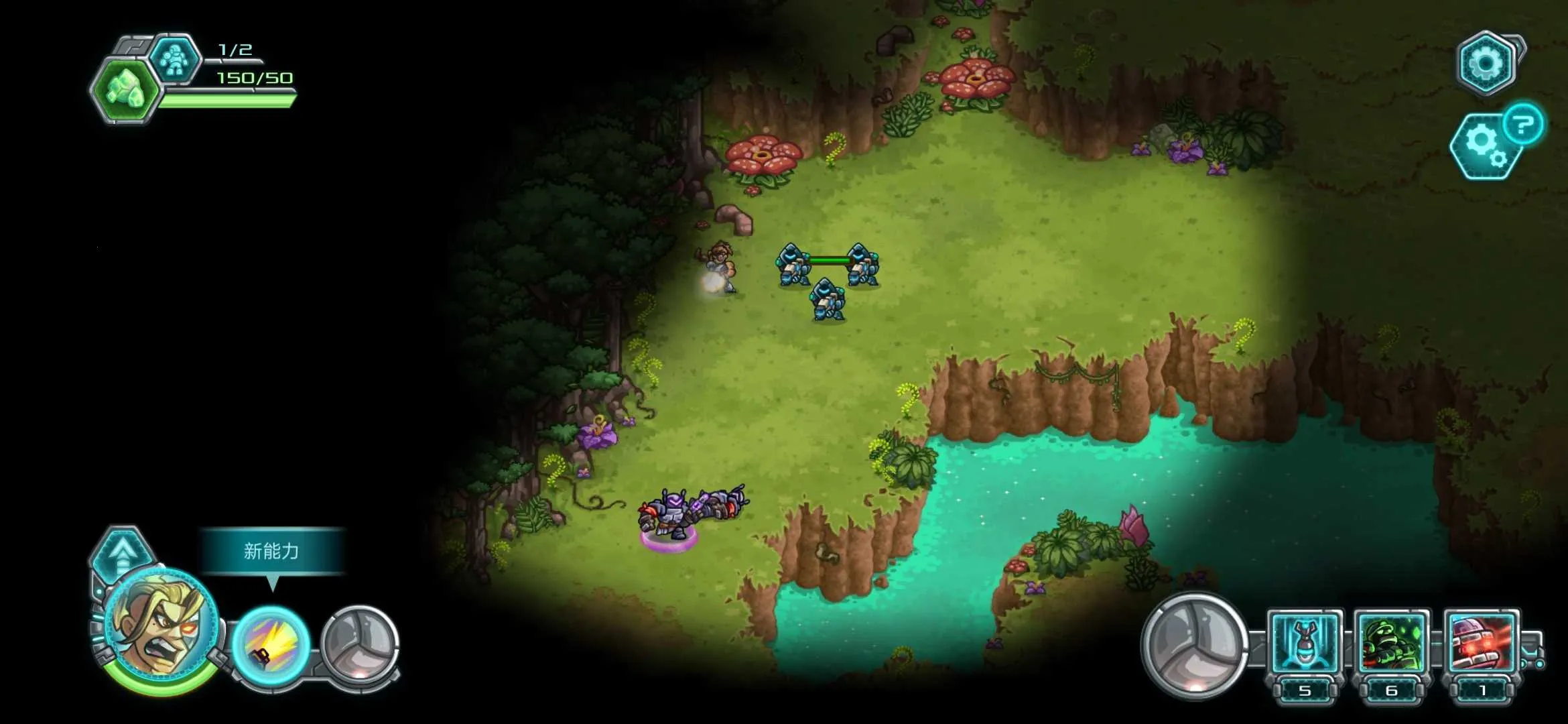1568x724 pixels.
Task: Click the green crystal resource hexagon
Action: (125, 90)
